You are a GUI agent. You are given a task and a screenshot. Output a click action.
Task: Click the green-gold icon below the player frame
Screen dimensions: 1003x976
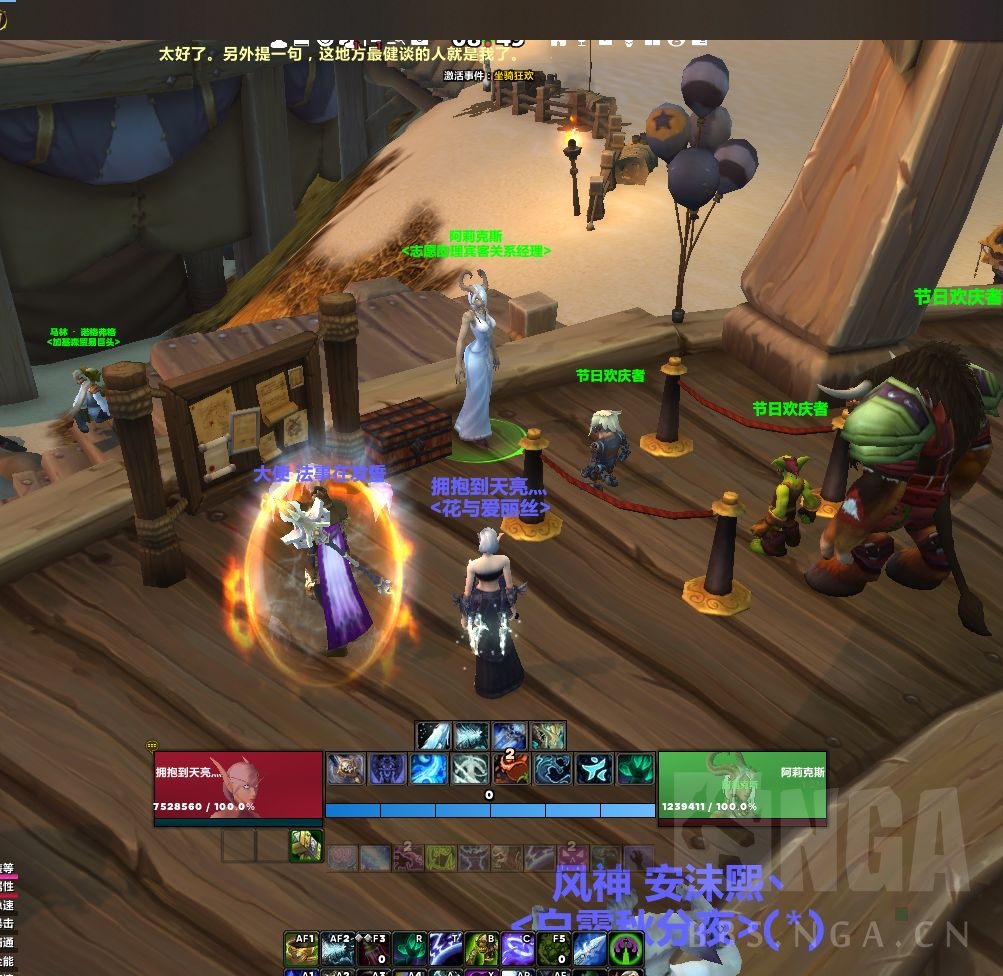[x=305, y=845]
